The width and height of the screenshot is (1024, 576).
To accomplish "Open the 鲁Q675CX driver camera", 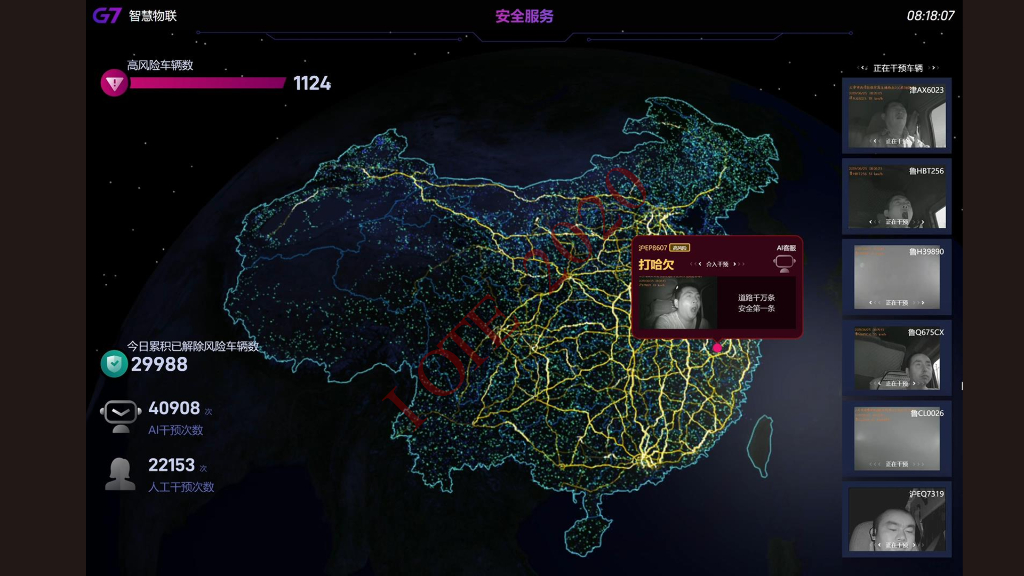I will [x=897, y=357].
